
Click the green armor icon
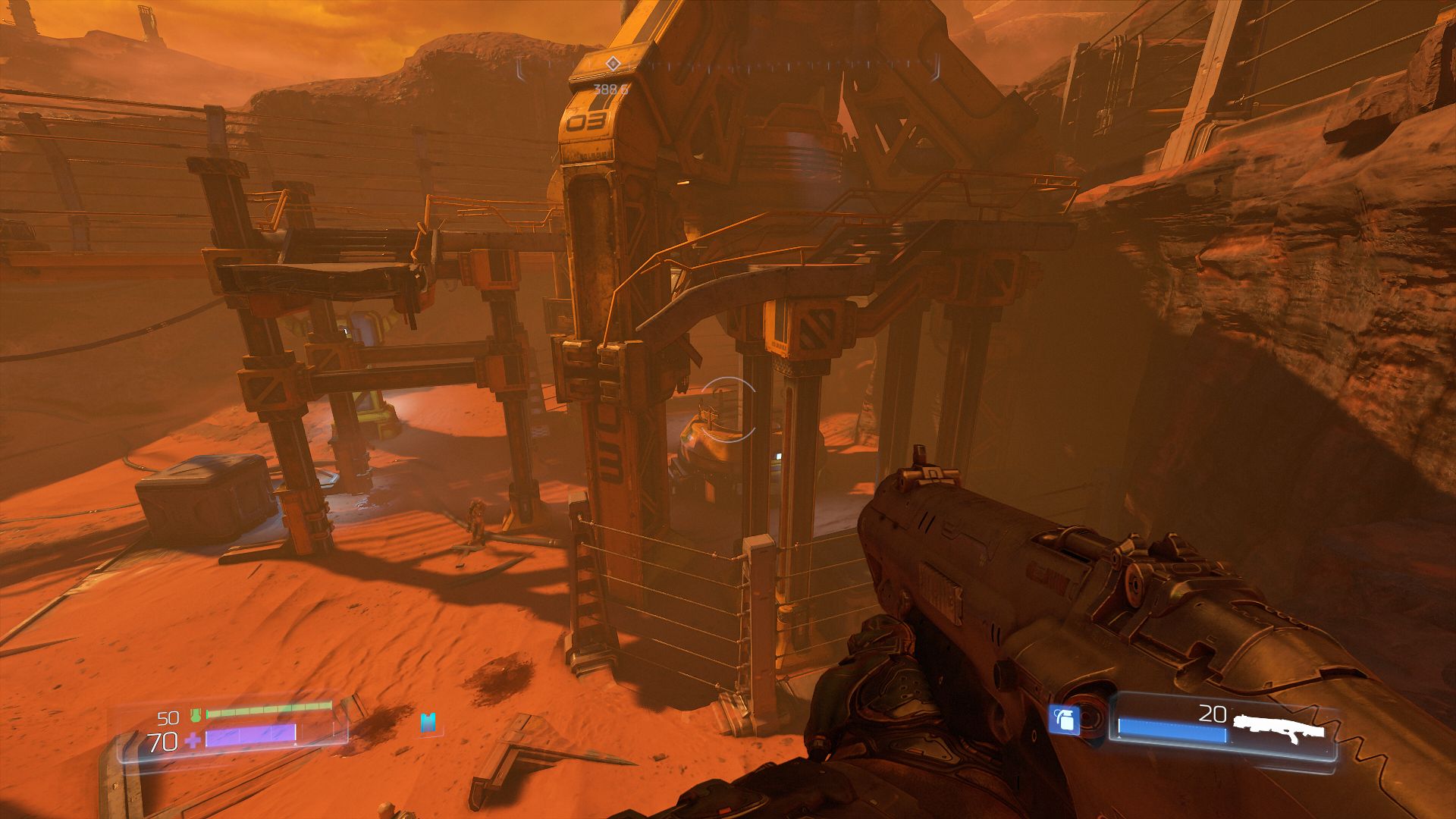[195, 714]
